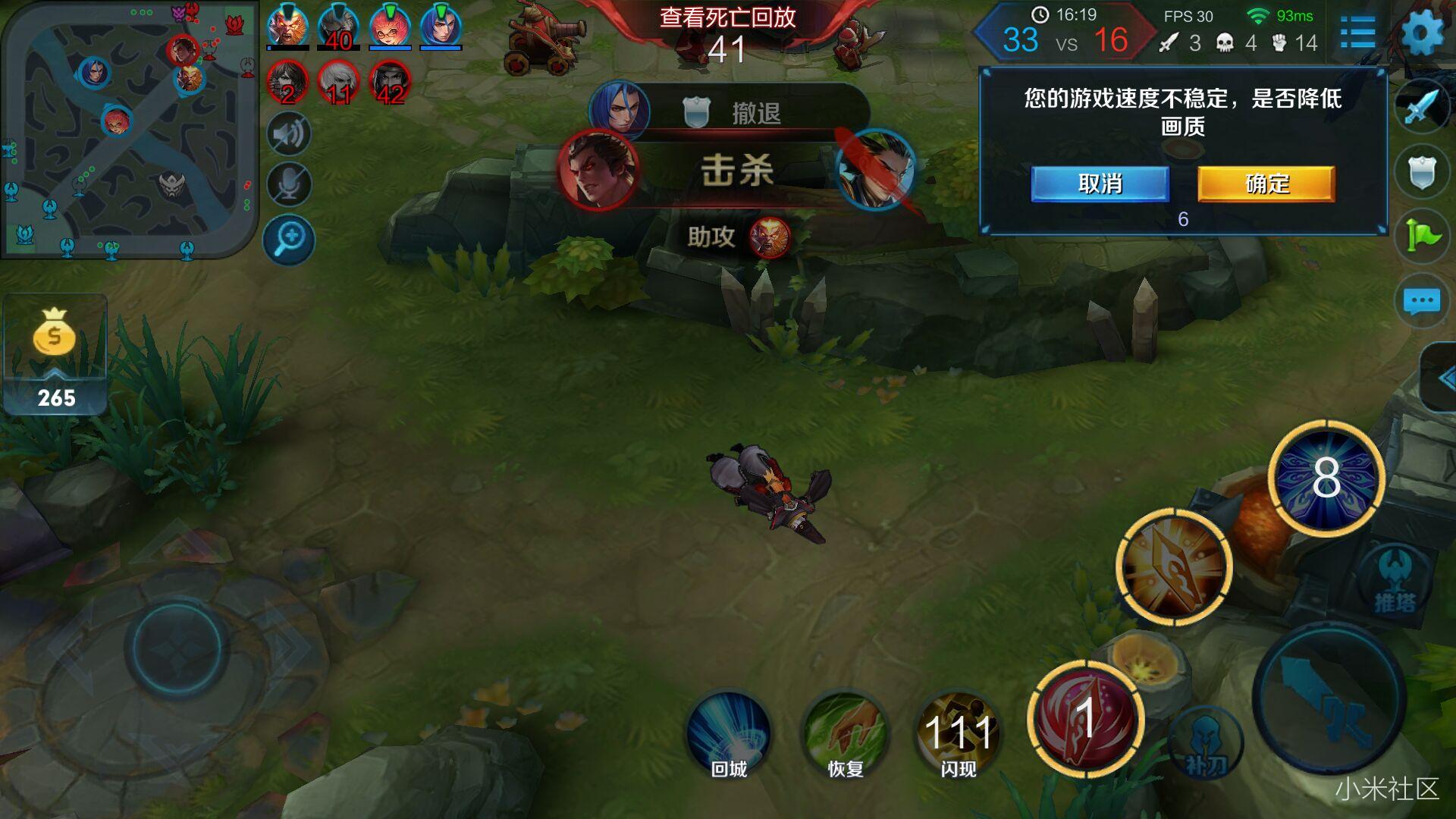Send the sword attack signal
The height and width of the screenshot is (819, 1456).
pyautogui.click(x=1422, y=106)
